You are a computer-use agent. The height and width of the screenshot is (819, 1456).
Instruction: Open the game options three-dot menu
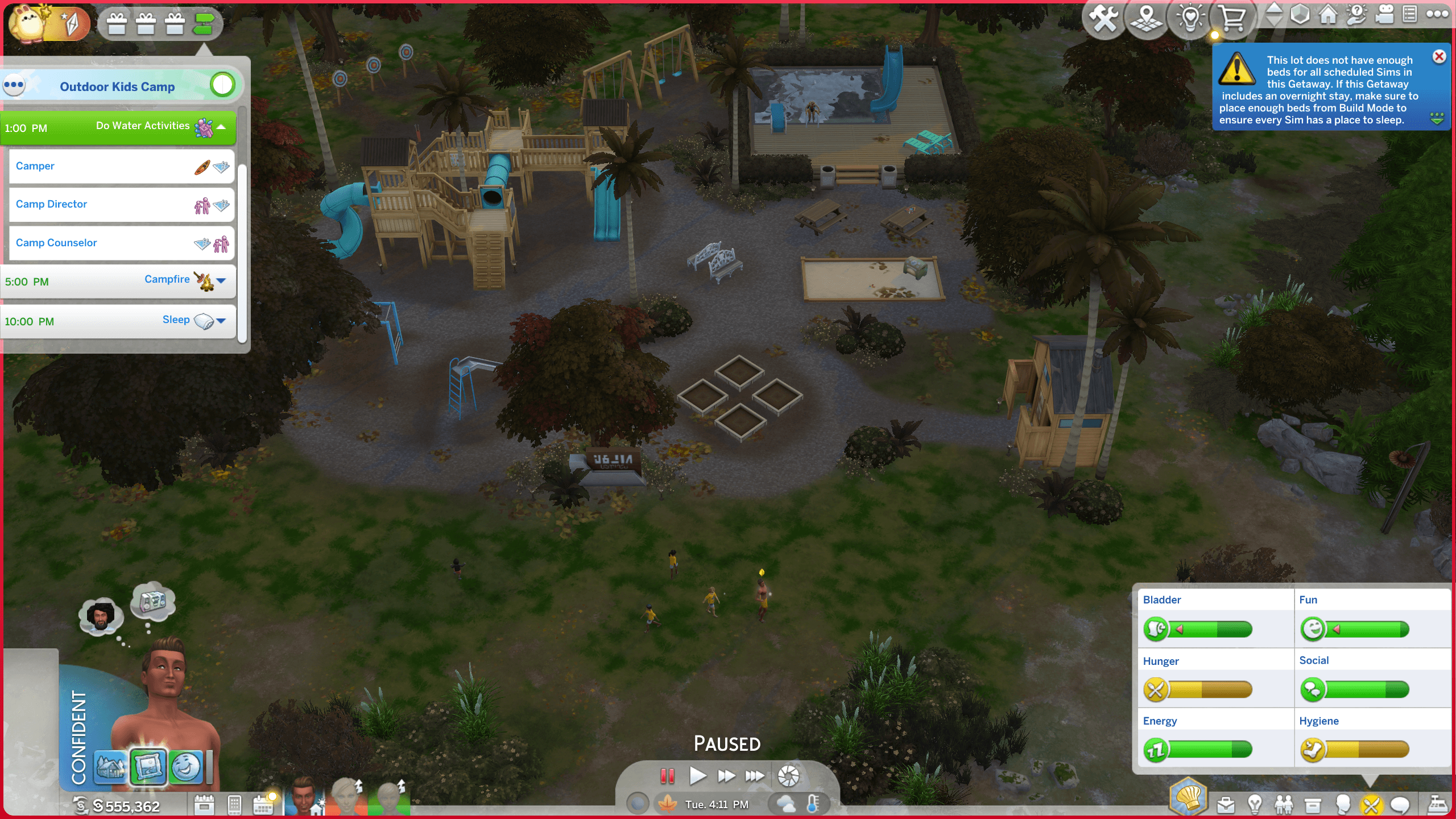tap(1437, 15)
